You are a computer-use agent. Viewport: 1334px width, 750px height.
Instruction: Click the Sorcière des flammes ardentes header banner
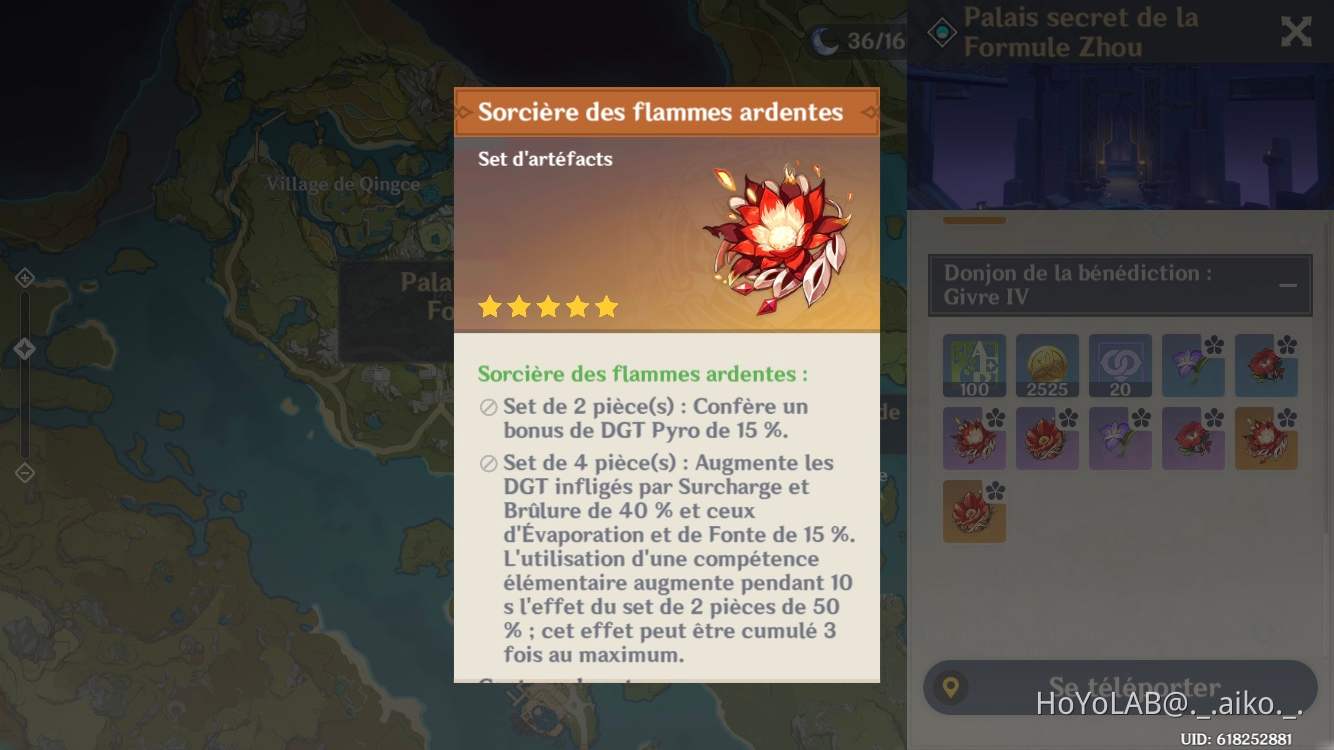667,111
